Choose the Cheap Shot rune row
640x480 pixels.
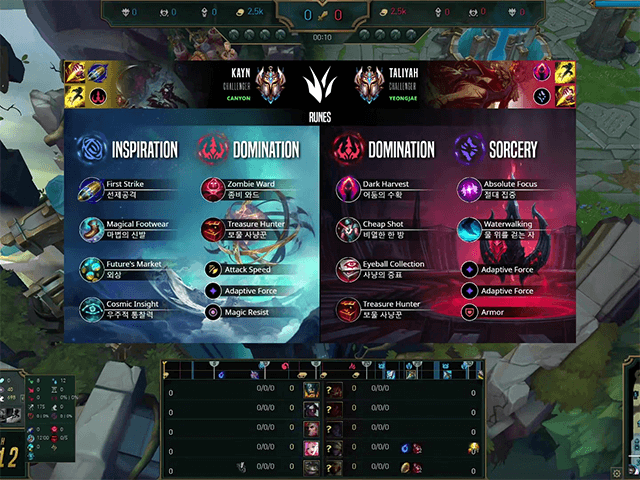coord(385,230)
